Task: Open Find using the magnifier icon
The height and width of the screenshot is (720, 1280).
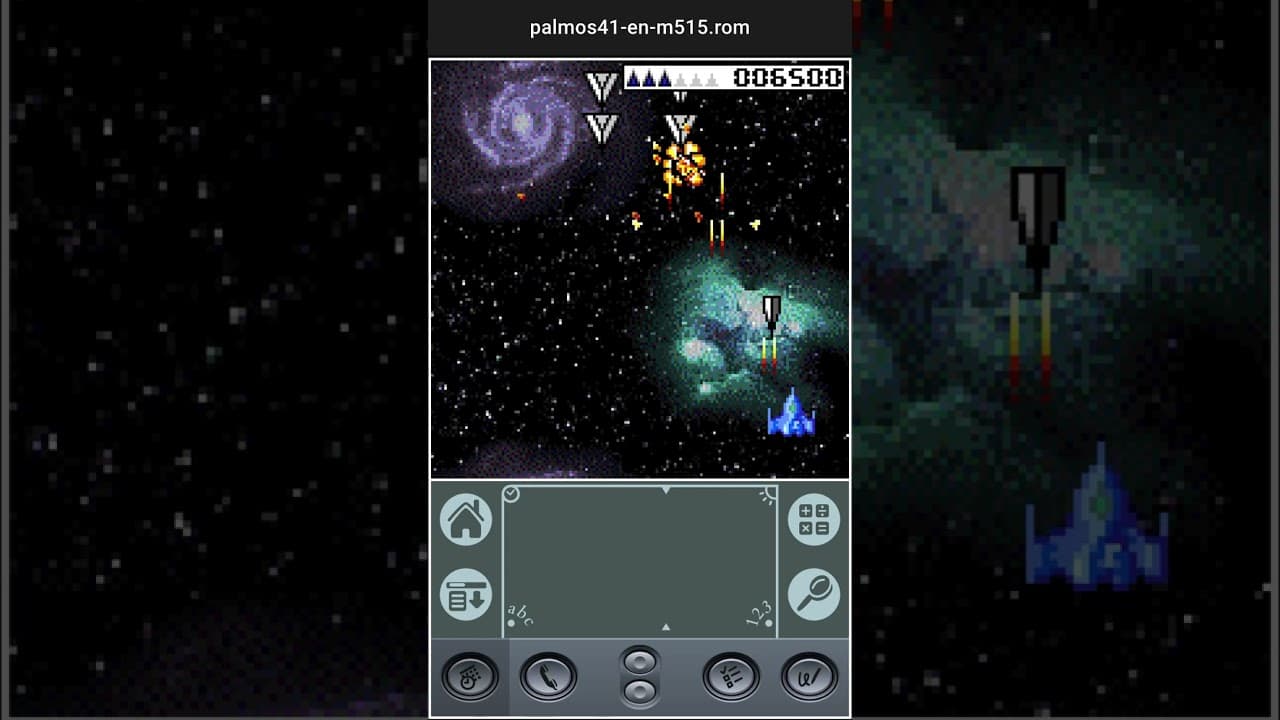Action: (815, 593)
